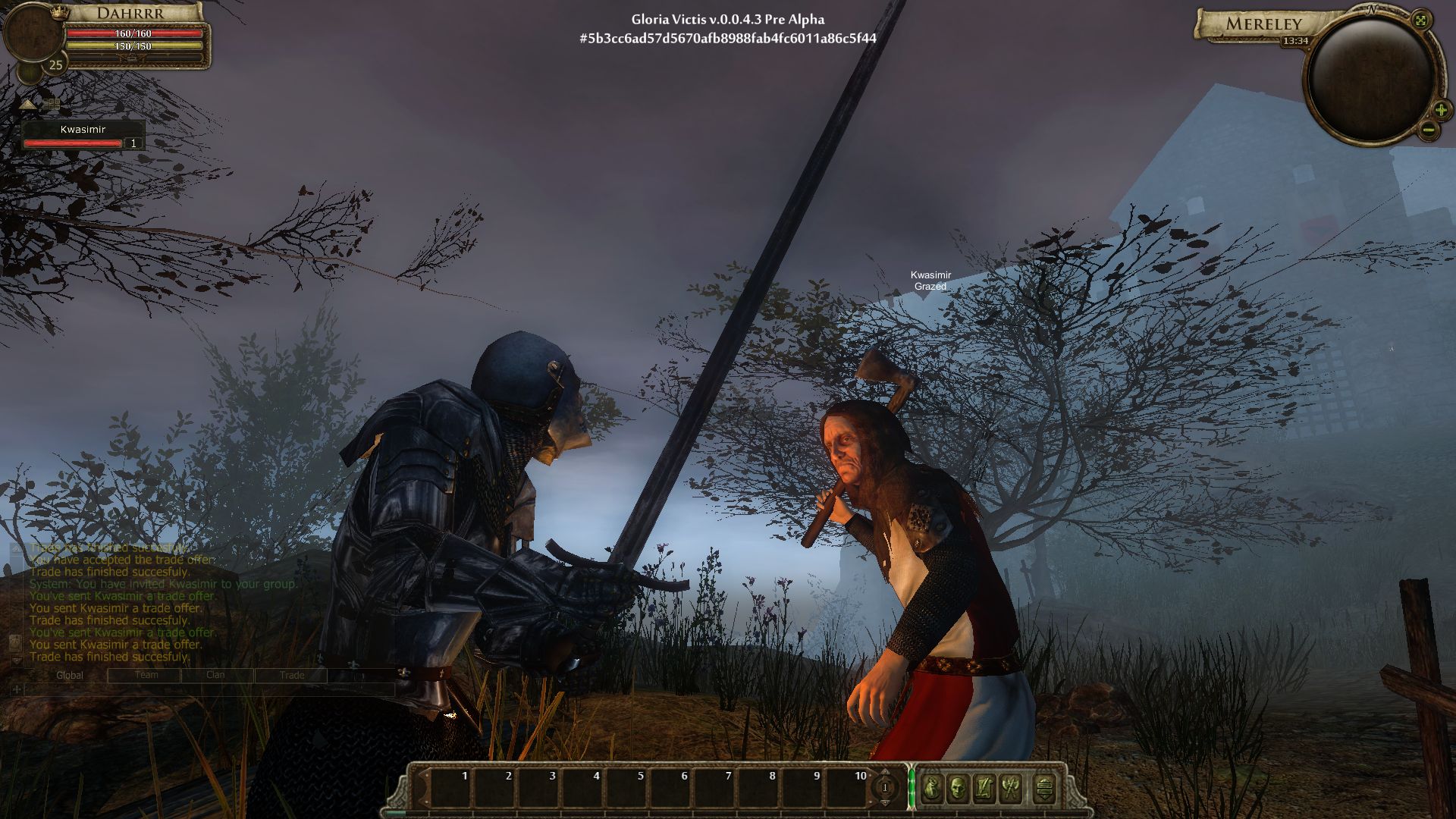Collapse the party list triangle arrow
The width and height of the screenshot is (1456, 819).
coord(28,104)
